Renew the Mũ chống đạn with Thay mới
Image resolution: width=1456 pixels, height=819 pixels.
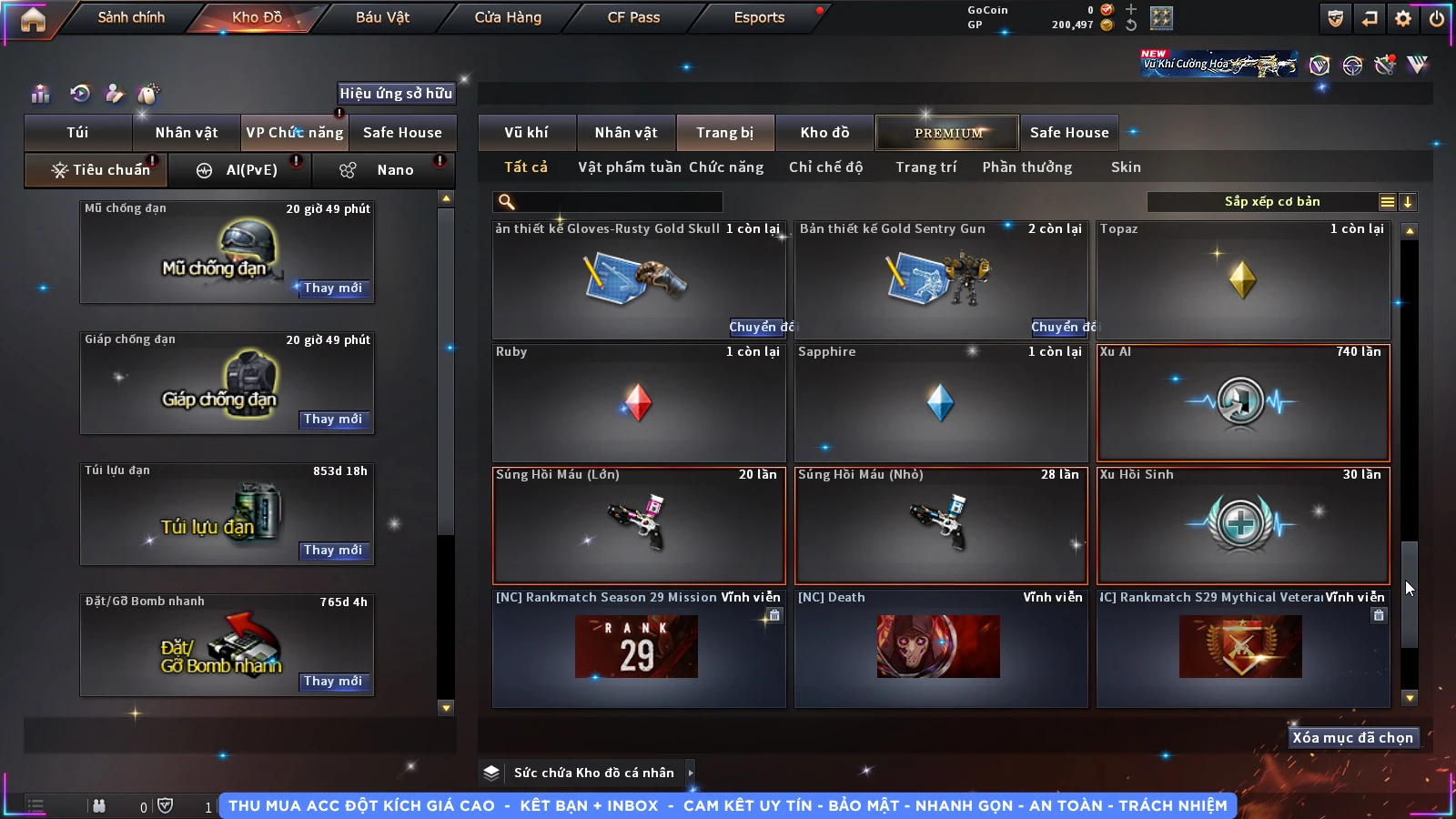tap(333, 288)
